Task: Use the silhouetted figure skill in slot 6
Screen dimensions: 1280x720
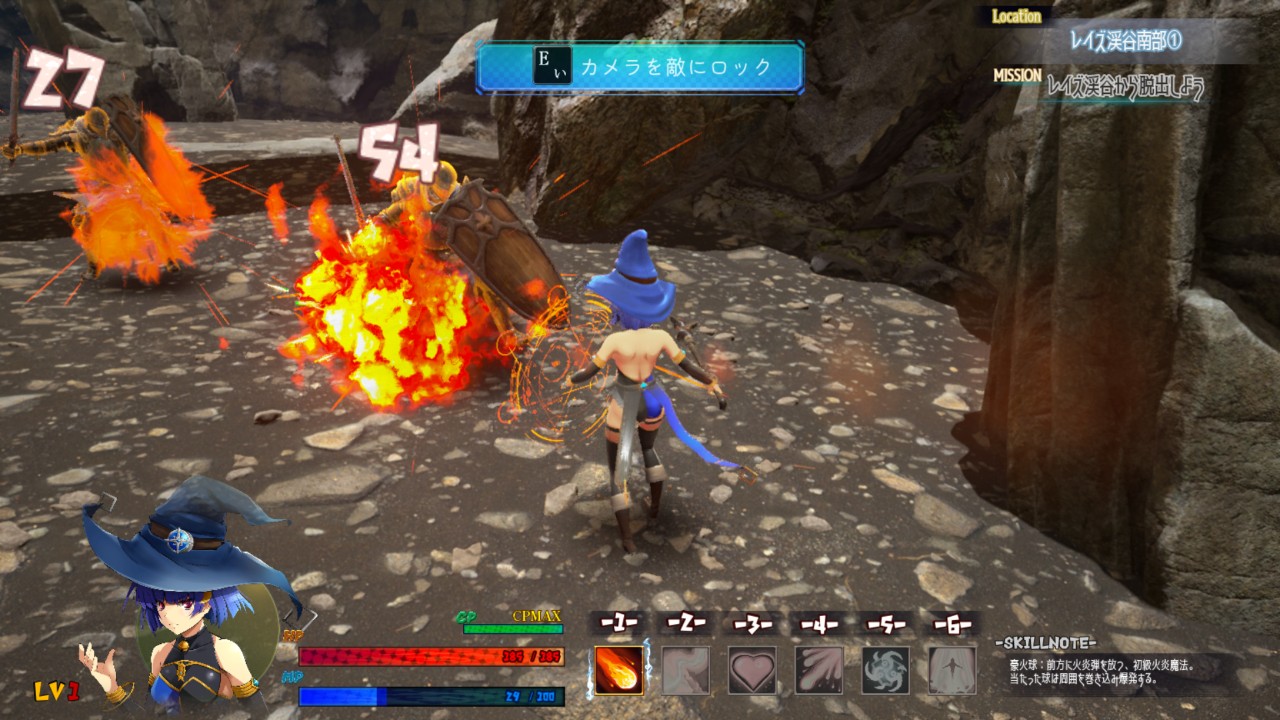Action: [x=952, y=670]
